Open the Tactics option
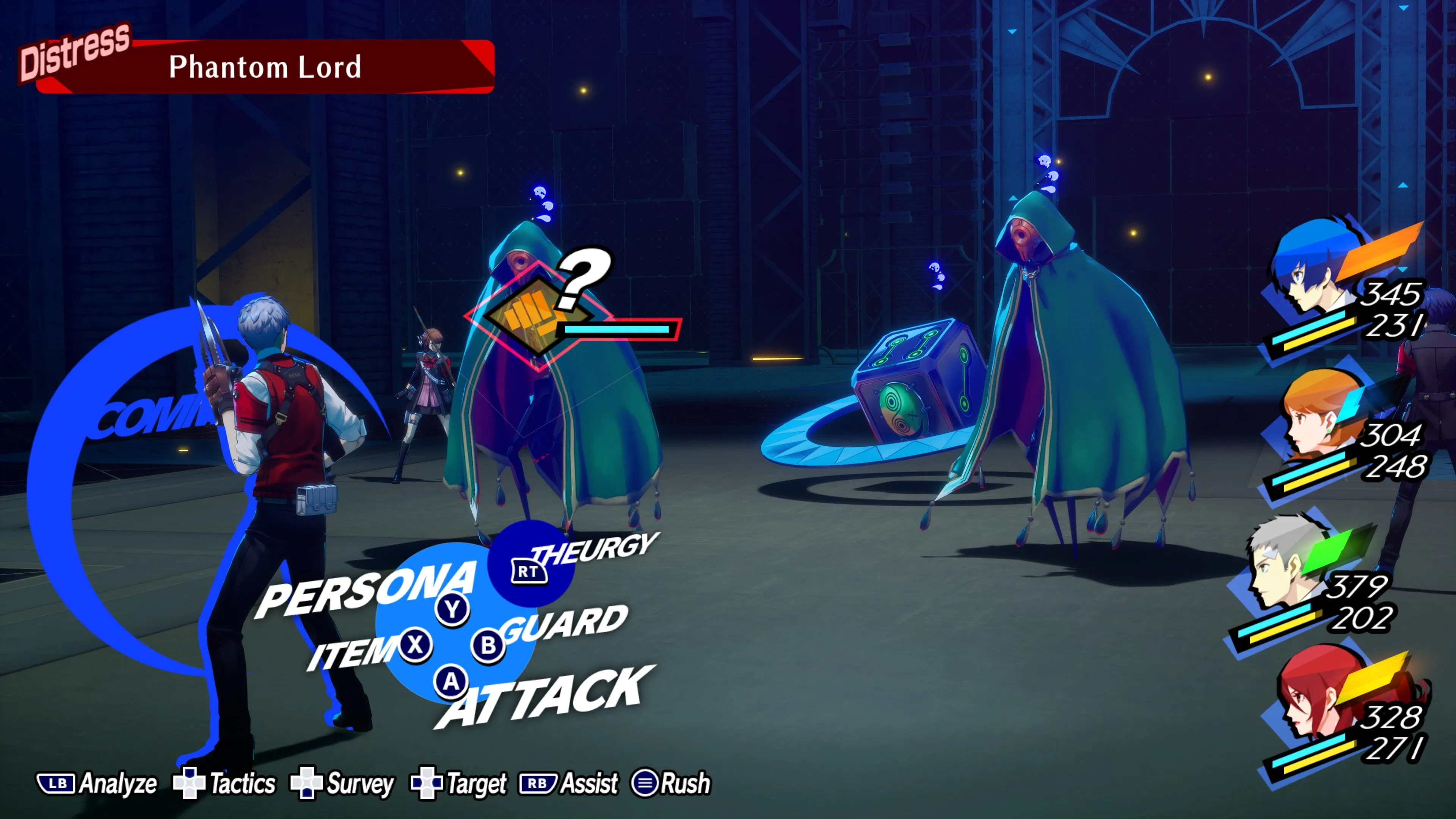Screen dimensions: 1456x819 point(225,783)
